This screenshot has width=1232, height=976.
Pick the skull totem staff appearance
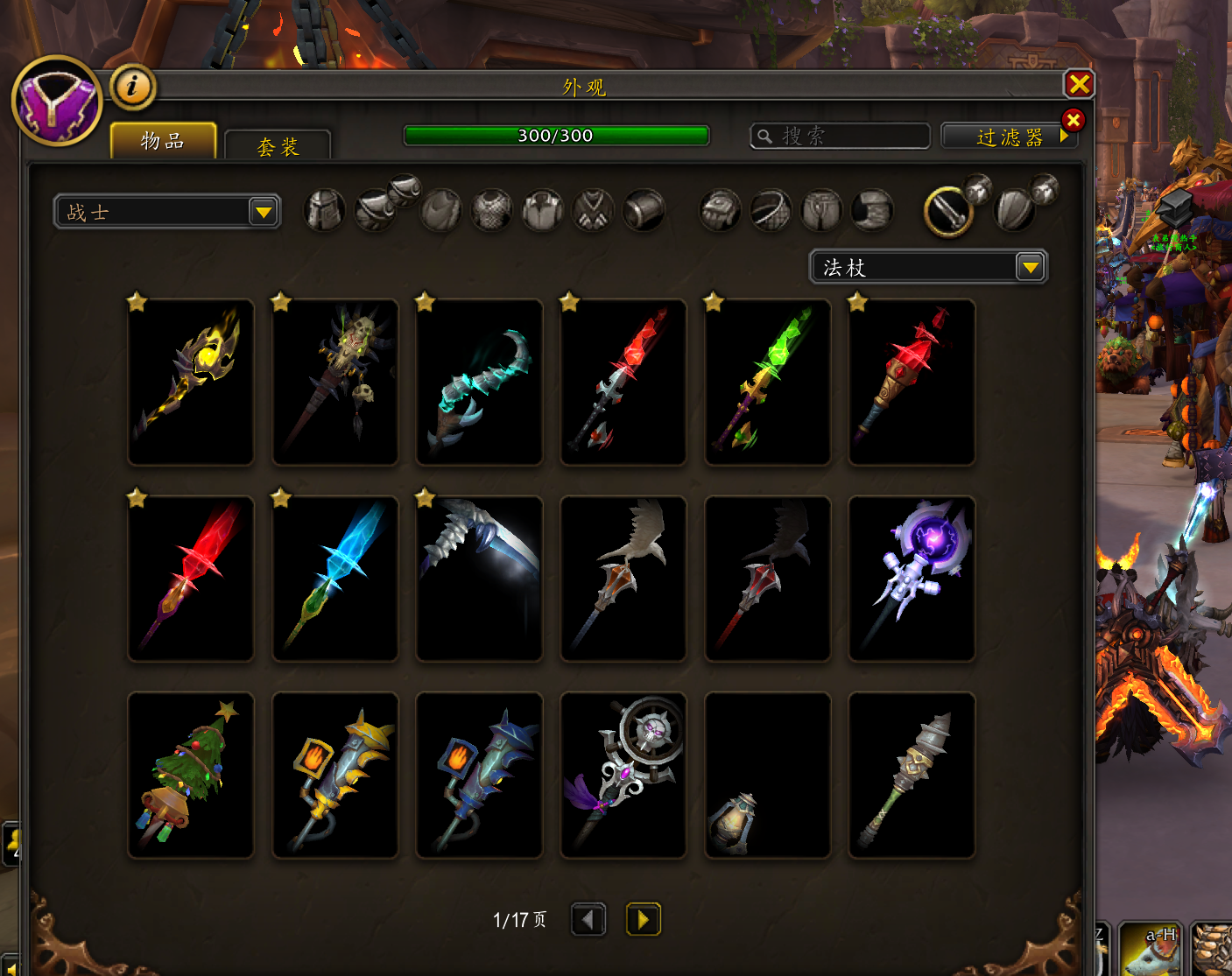[x=335, y=382]
